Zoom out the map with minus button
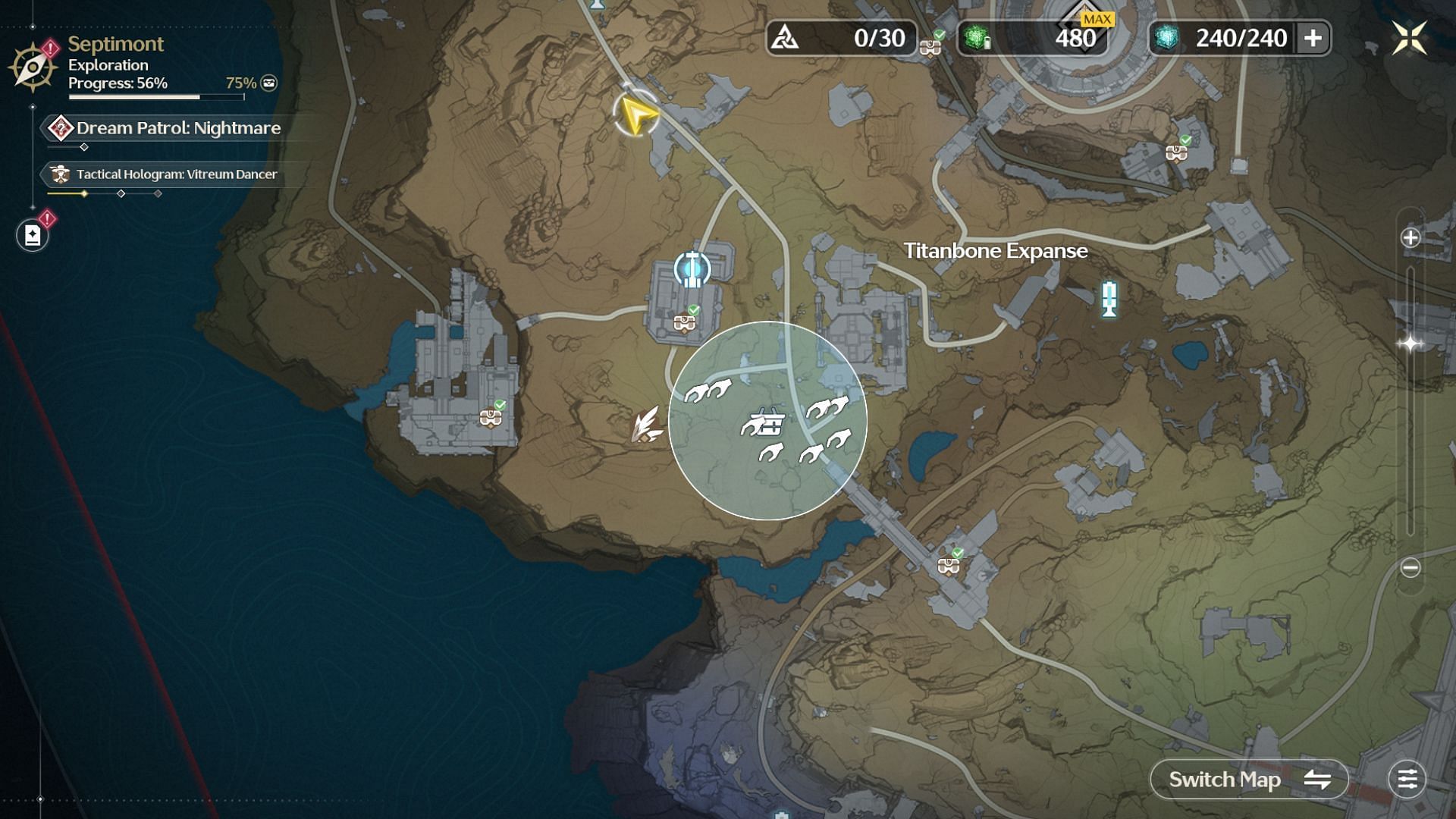This screenshot has width=1456, height=819. [1410, 567]
